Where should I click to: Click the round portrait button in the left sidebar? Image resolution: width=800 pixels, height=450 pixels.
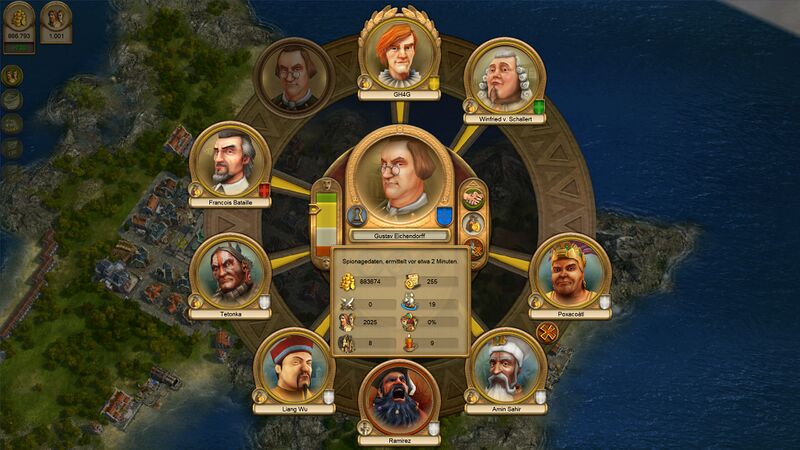click(13, 76)
